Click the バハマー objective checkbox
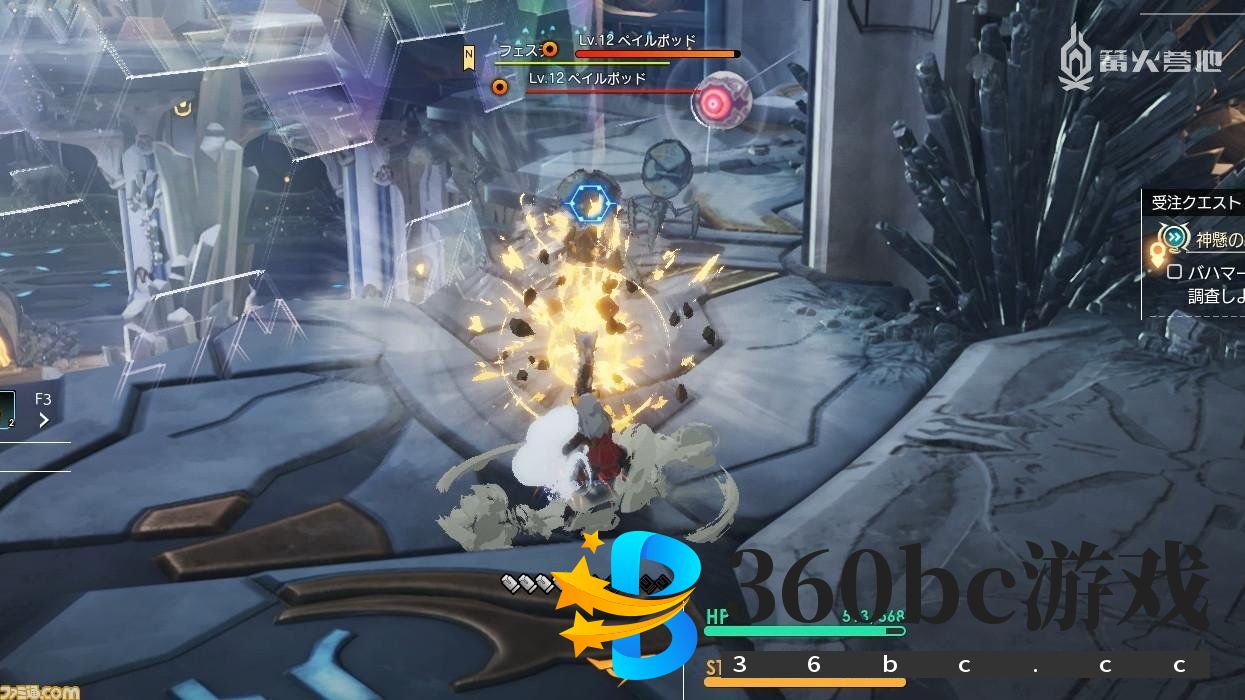Screen dimensions: 1245x700 tap(1175, 272)
